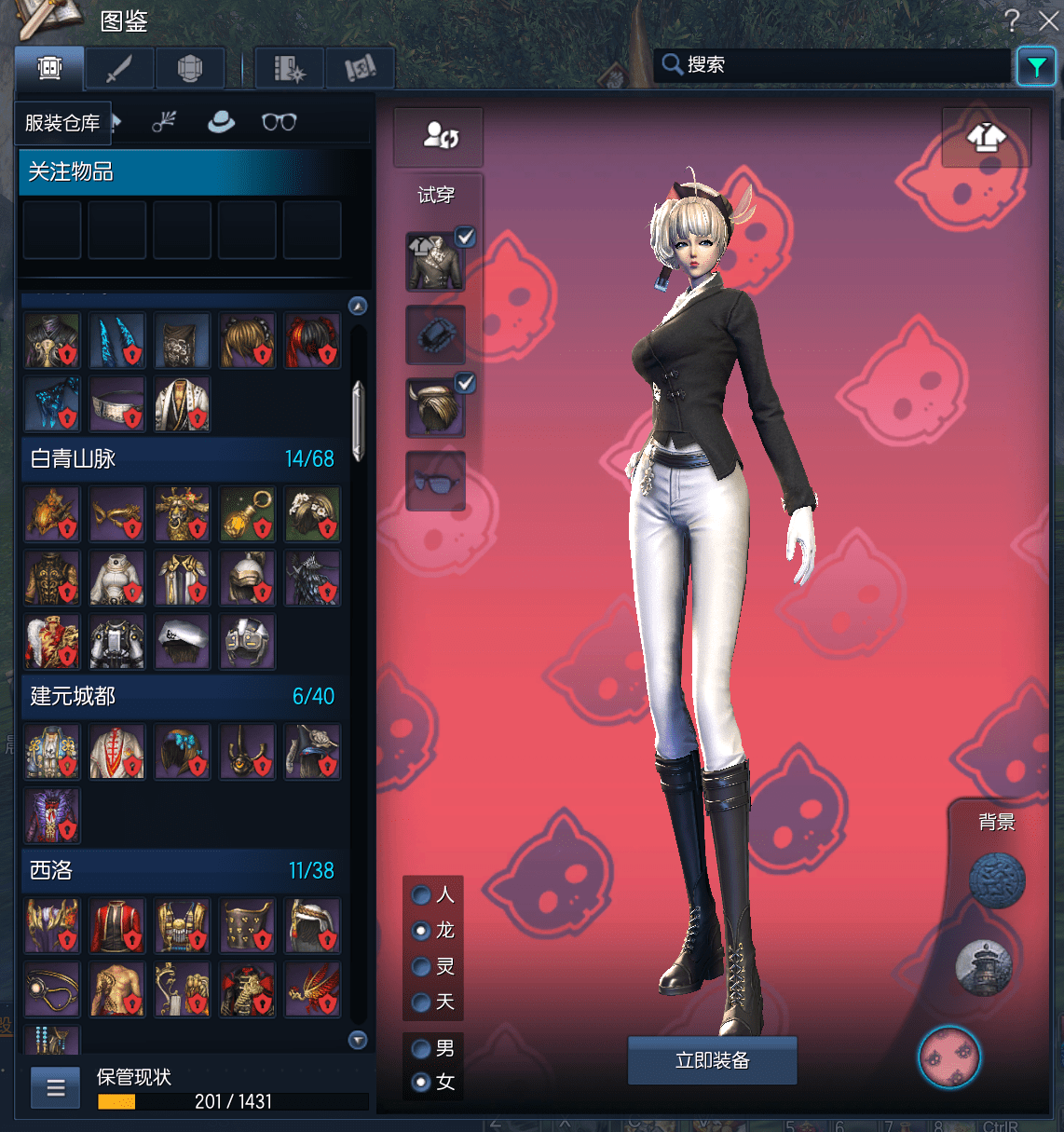Select the white captain hat item
1064x1132 pixels.
coord(183,641)
